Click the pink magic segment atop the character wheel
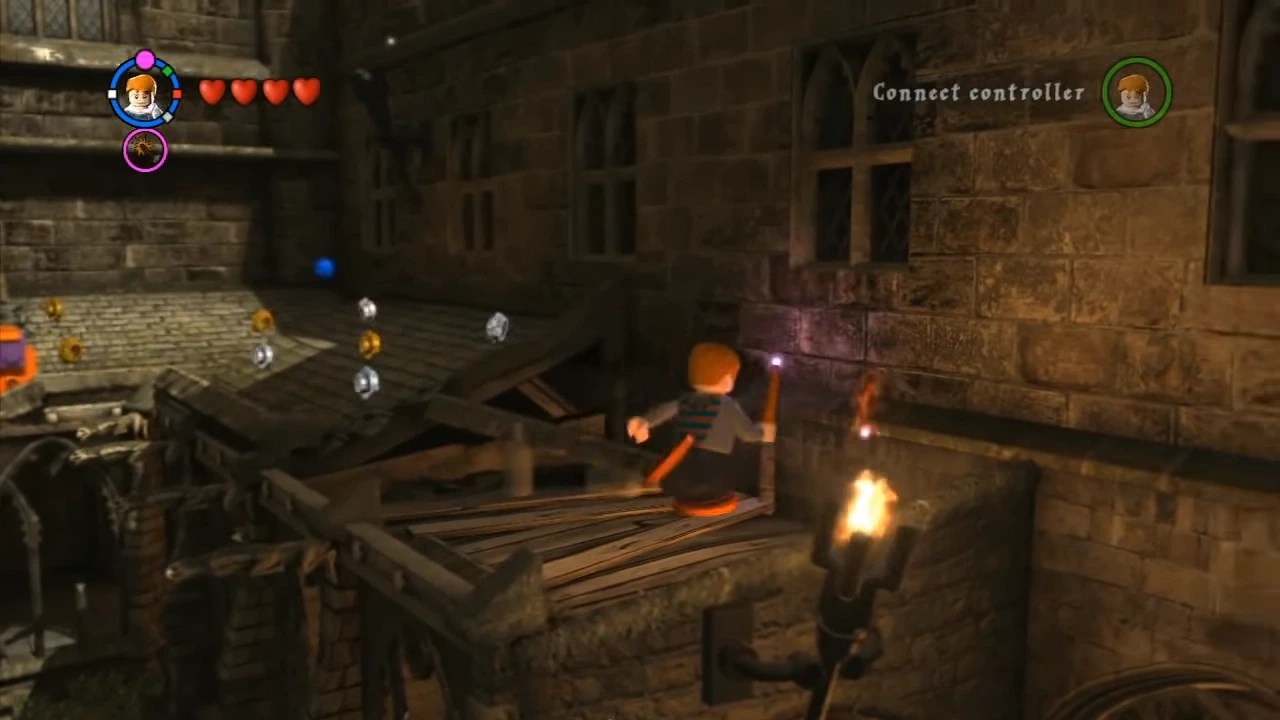 (145, 58)
